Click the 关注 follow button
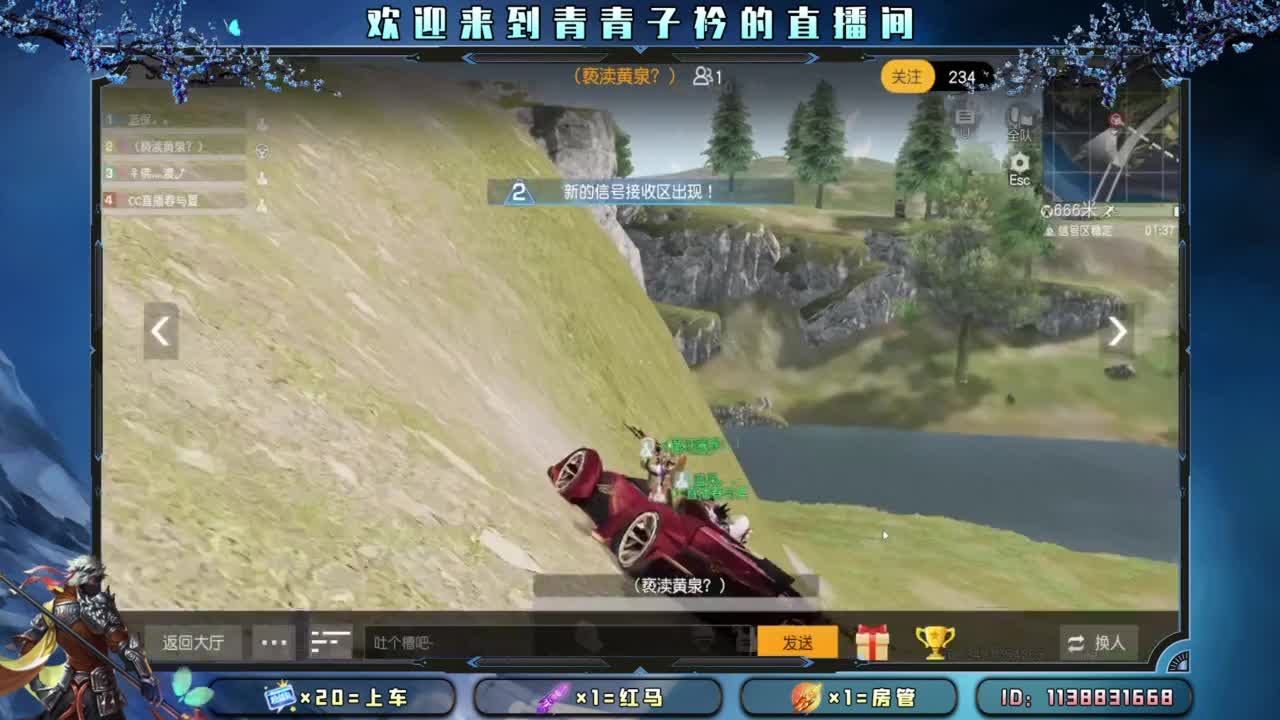This screenshot has height=720, width=1280. pyautogui.click(x=906, y=77)
